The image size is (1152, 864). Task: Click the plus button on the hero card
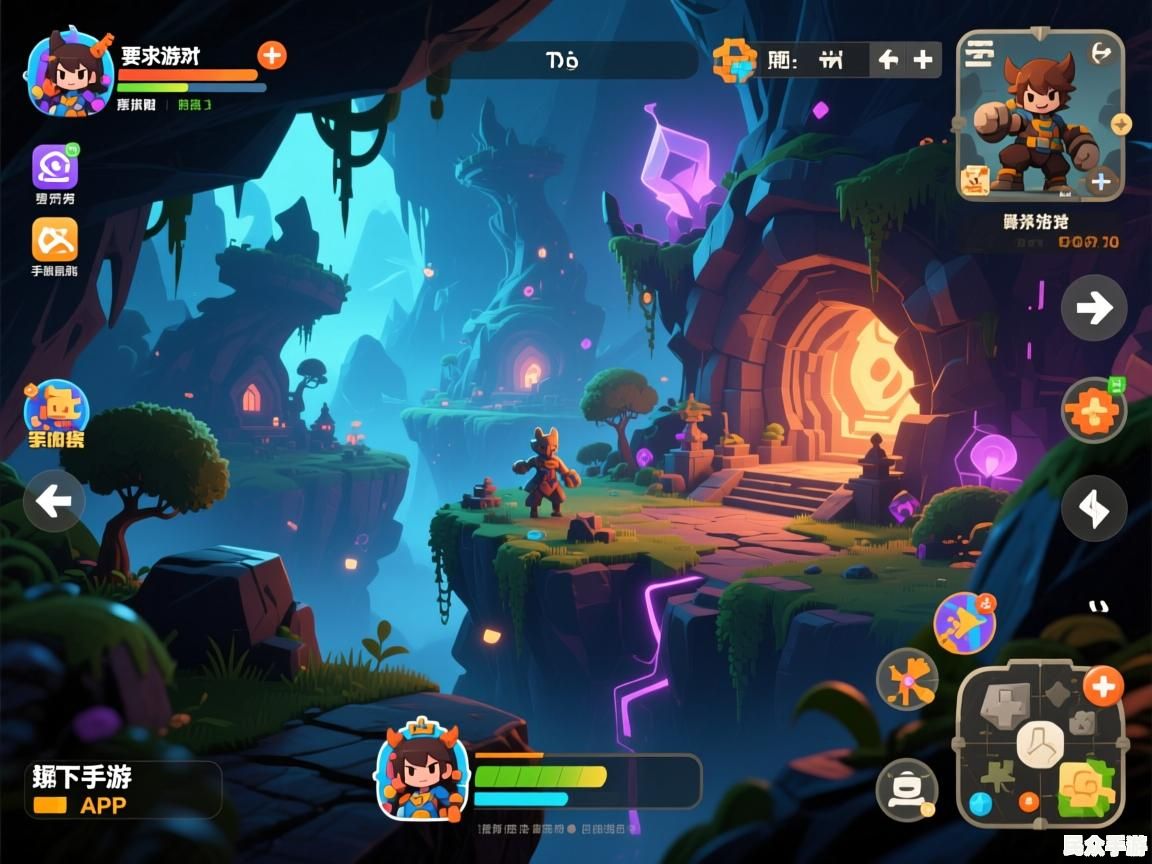click(x=1101, y=181)
